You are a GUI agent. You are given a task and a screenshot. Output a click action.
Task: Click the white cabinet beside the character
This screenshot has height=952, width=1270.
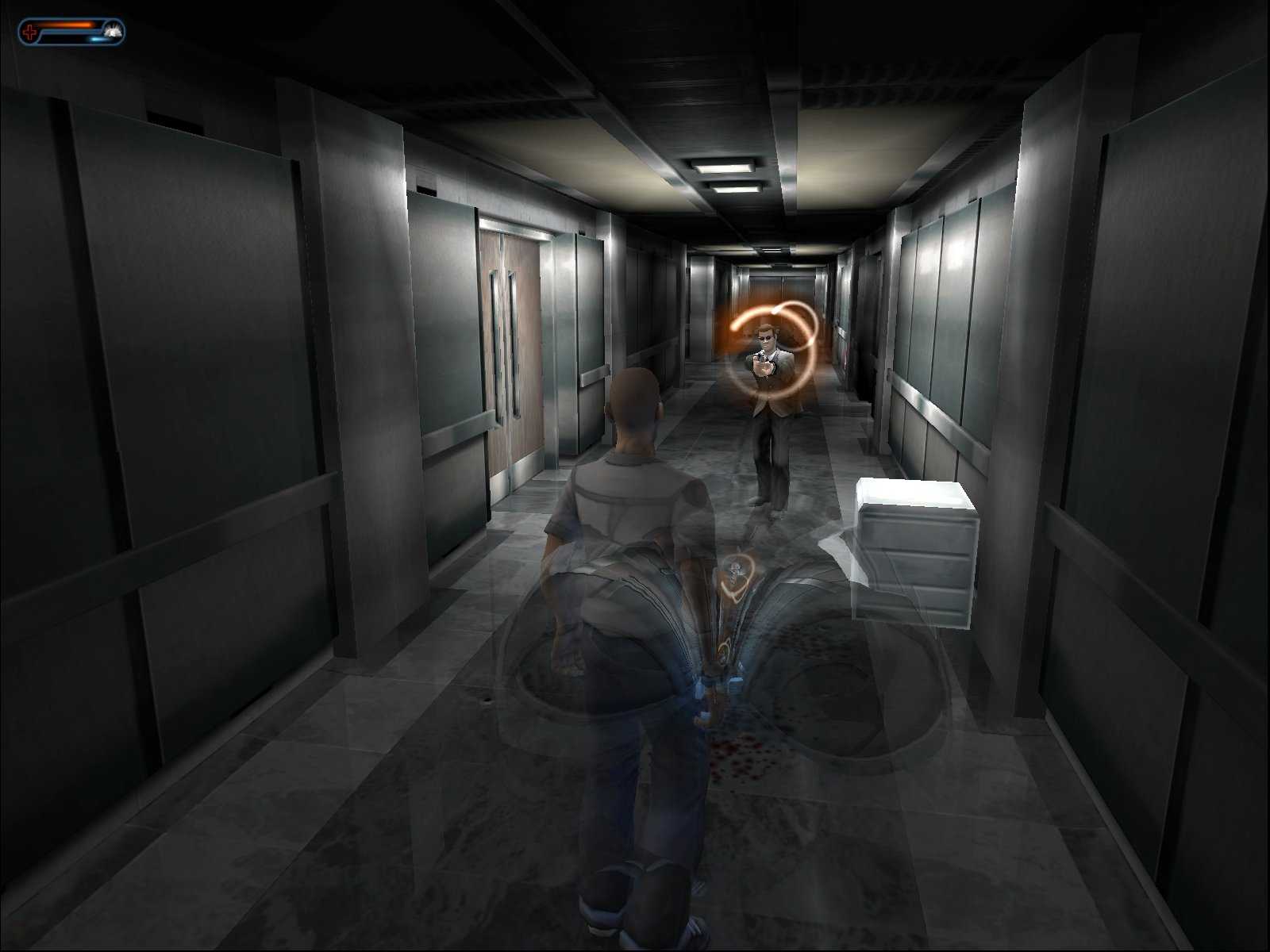(x=913, y=555)
